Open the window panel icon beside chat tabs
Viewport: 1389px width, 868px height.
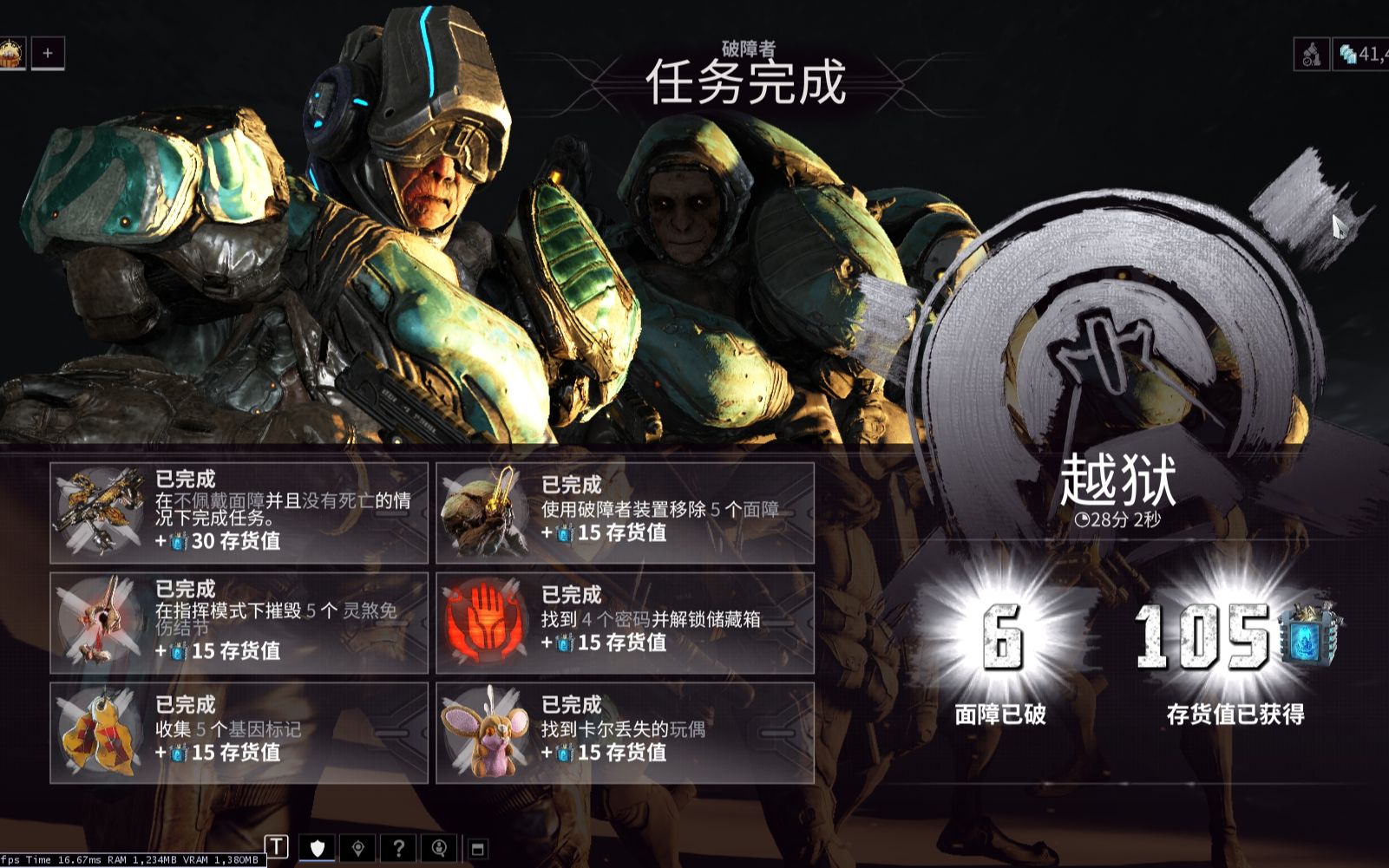coord(478,847)
